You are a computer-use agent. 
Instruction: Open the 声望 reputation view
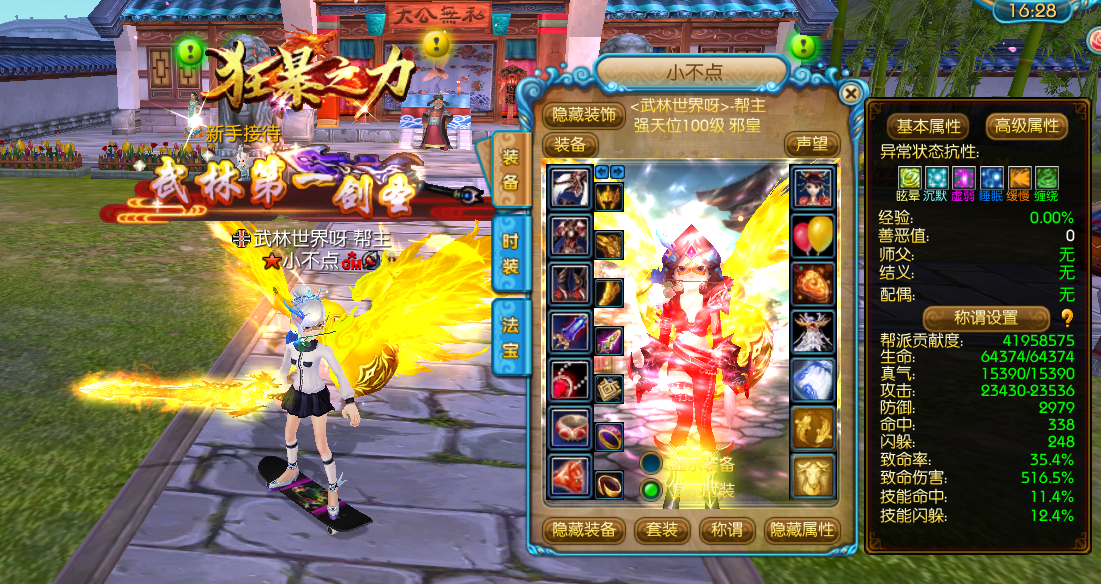pos(811,144)
